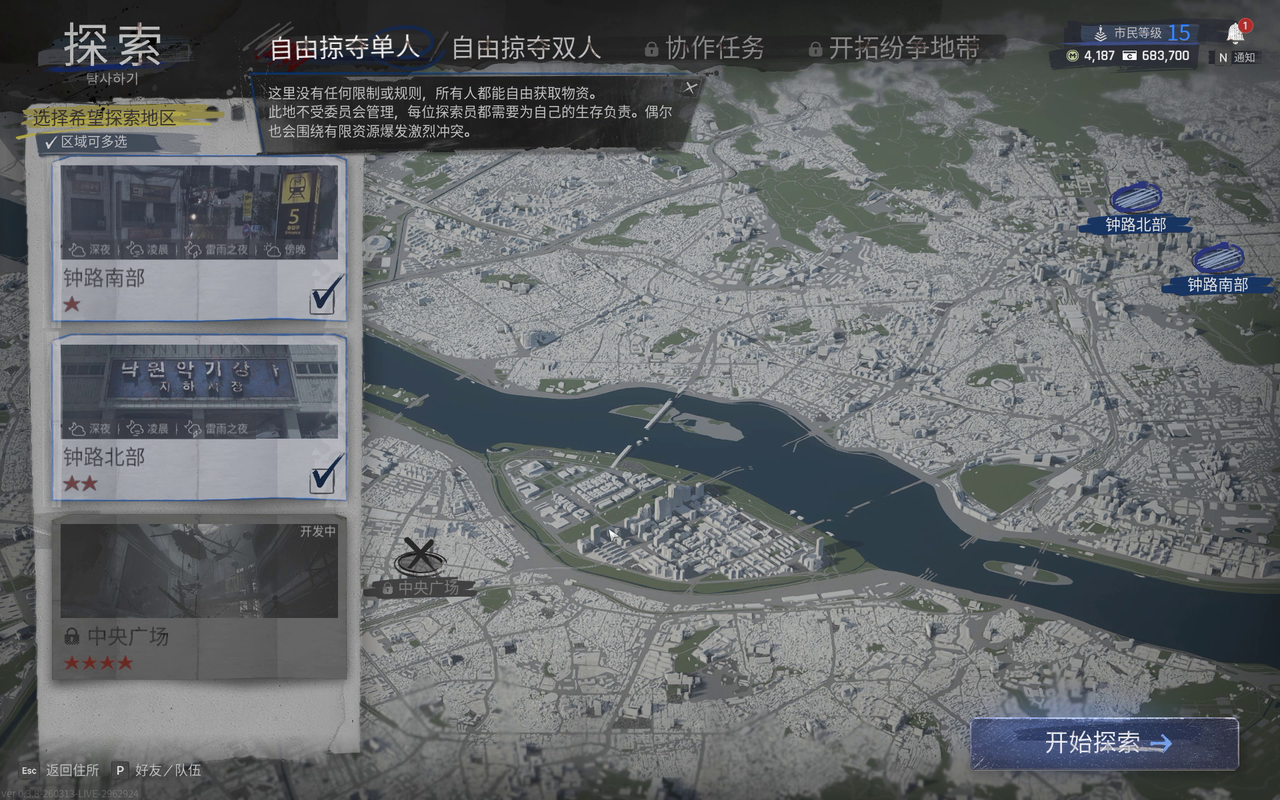Toggle the 钟路南部 area checkbox

tap(323, 297)
